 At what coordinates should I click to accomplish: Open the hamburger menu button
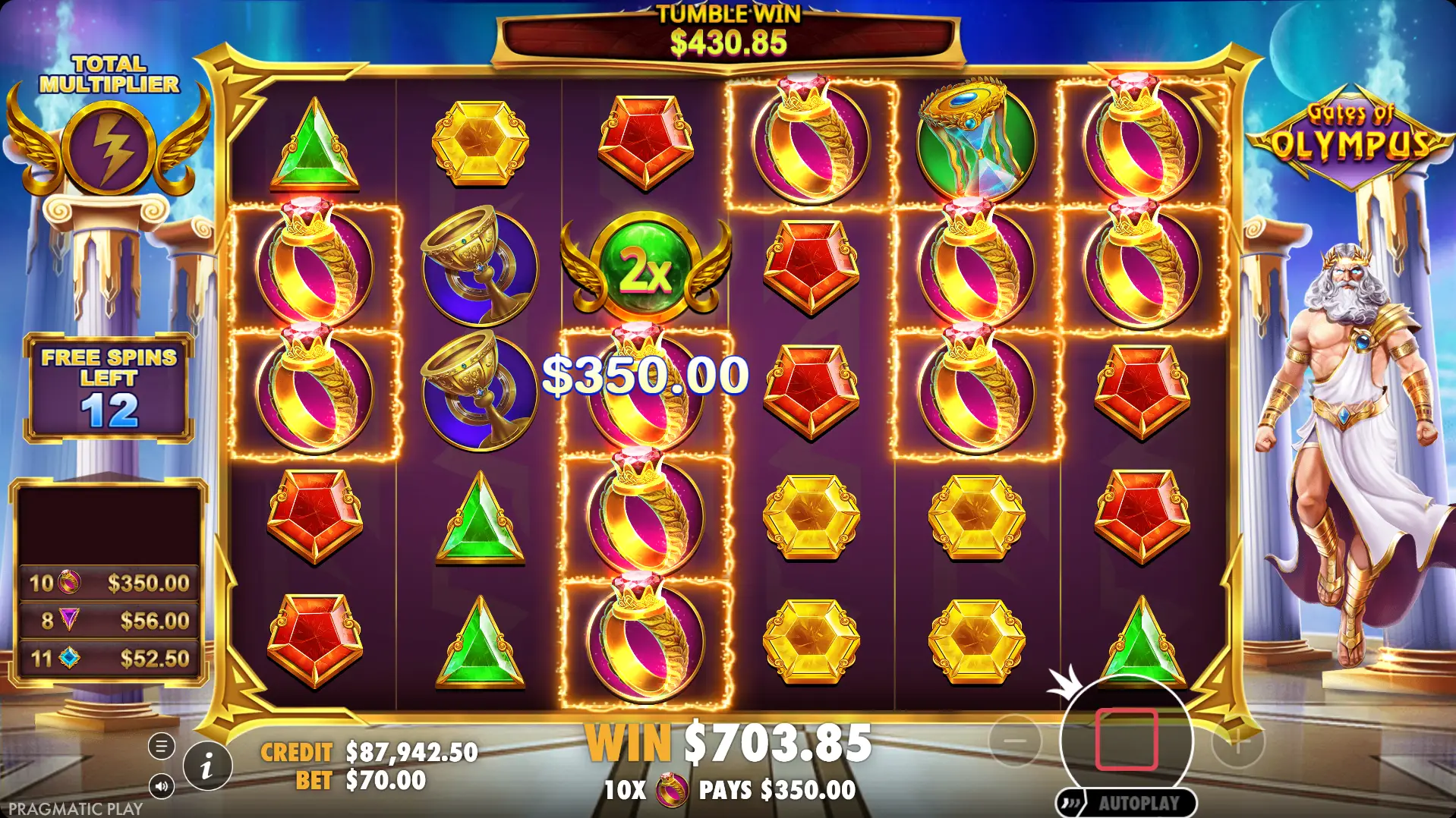[x=161, y=747]
